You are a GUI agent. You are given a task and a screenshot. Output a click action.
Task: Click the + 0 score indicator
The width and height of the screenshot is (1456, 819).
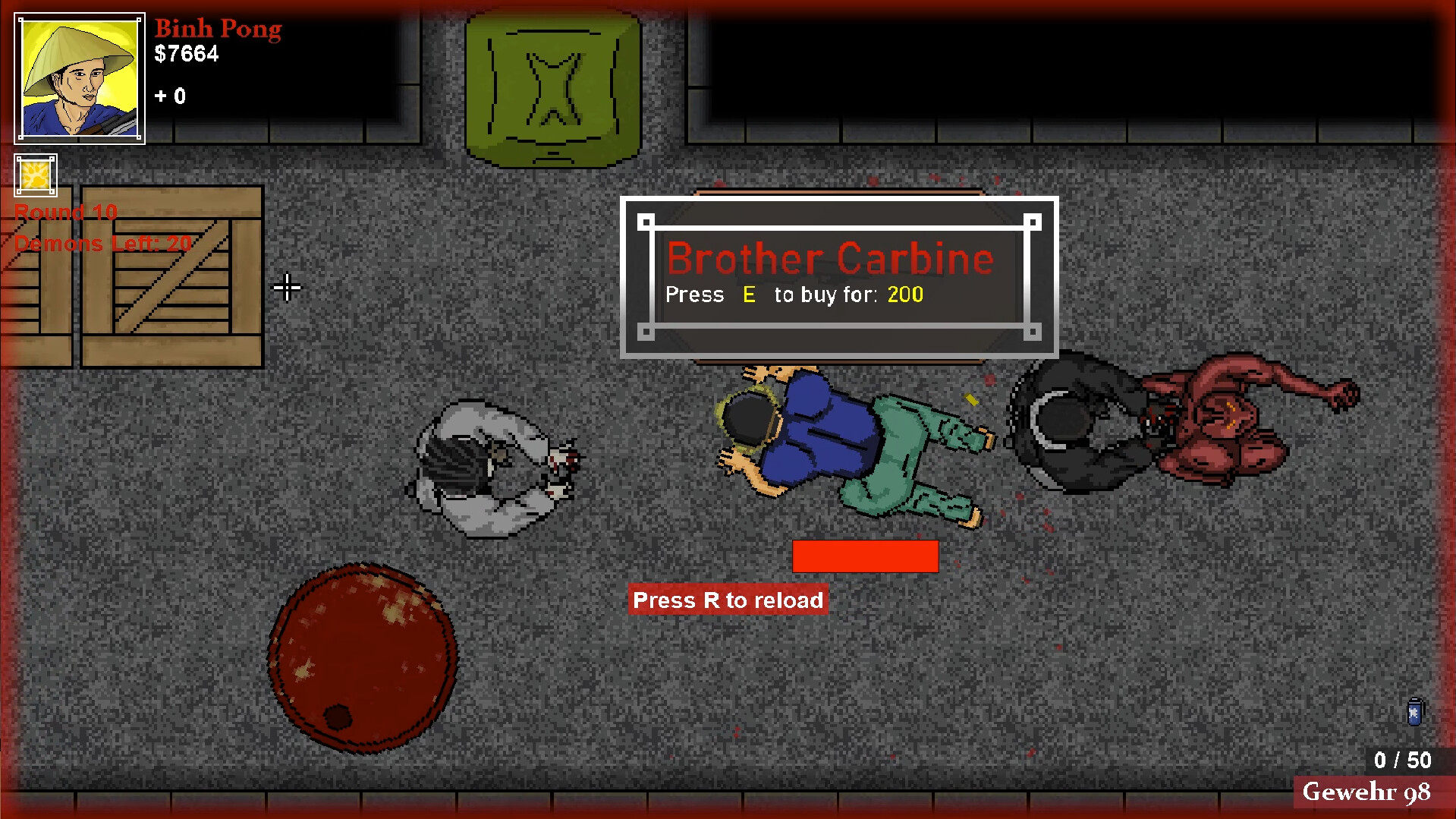(x=171, y=96)
